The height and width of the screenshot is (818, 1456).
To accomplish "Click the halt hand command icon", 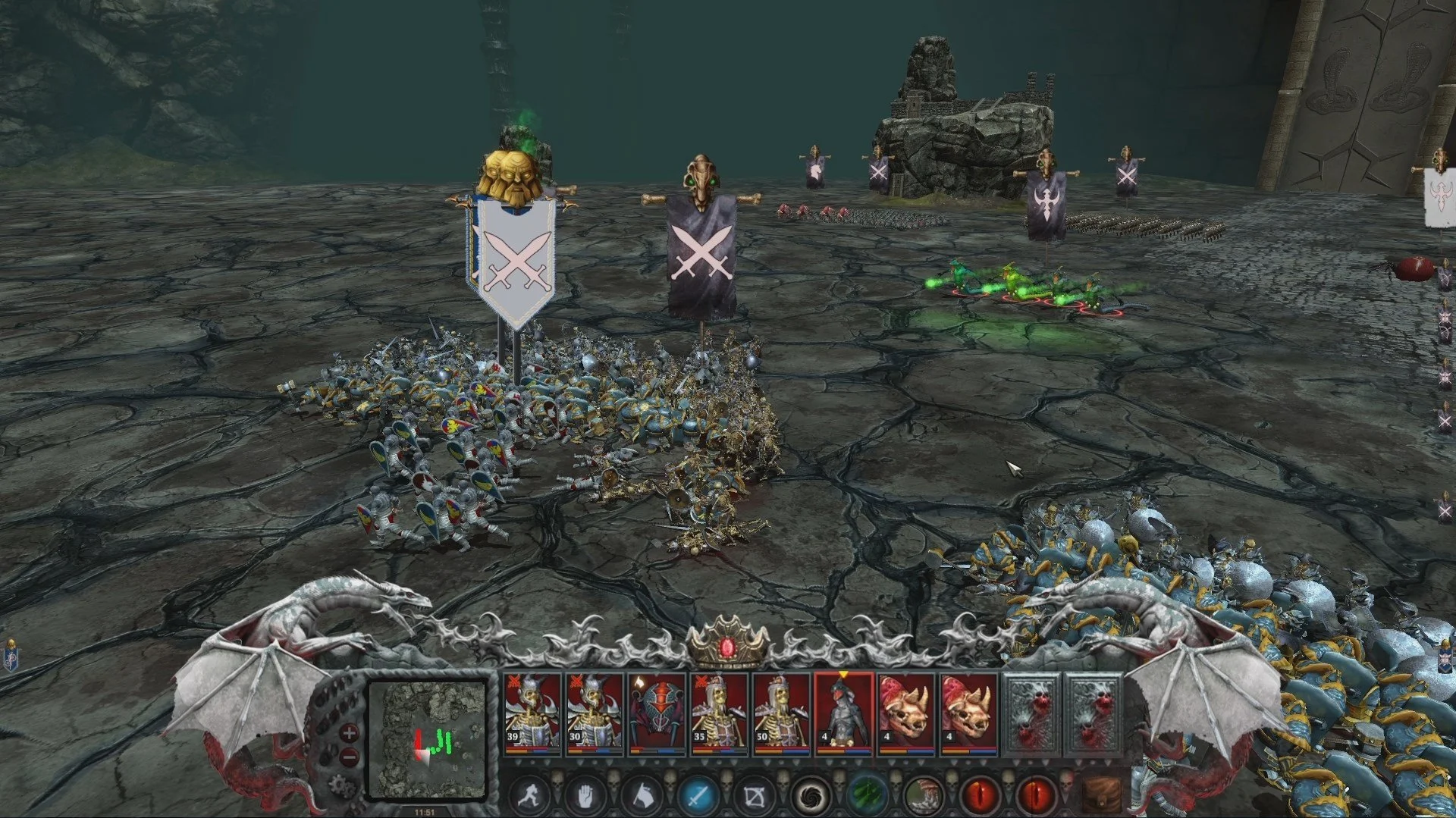I will (x=586, y=796).
